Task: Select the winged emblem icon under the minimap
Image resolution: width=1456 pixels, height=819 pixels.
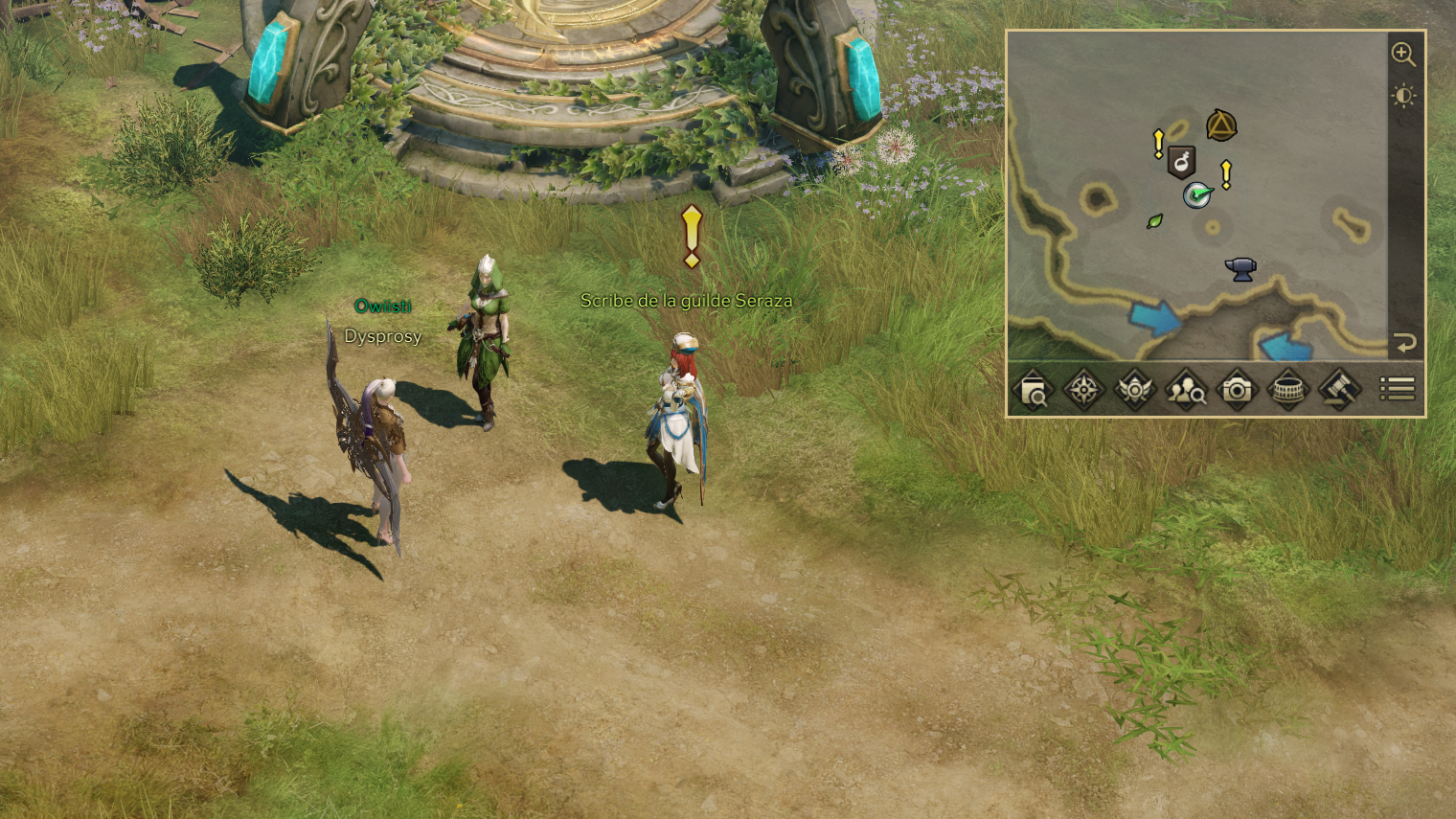Action: 1134,390
